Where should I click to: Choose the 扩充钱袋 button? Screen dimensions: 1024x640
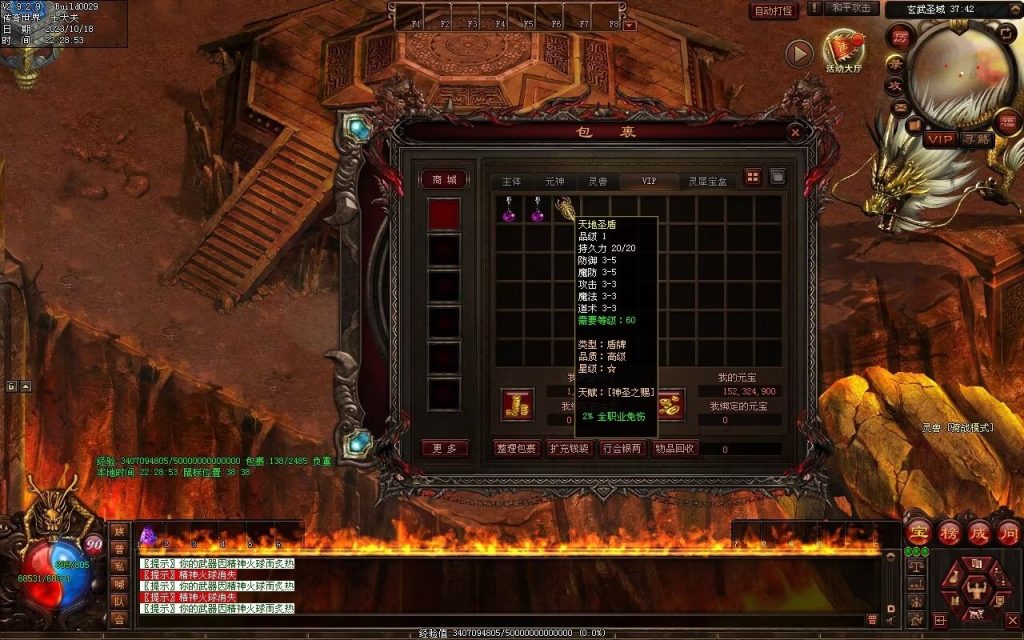570,448
